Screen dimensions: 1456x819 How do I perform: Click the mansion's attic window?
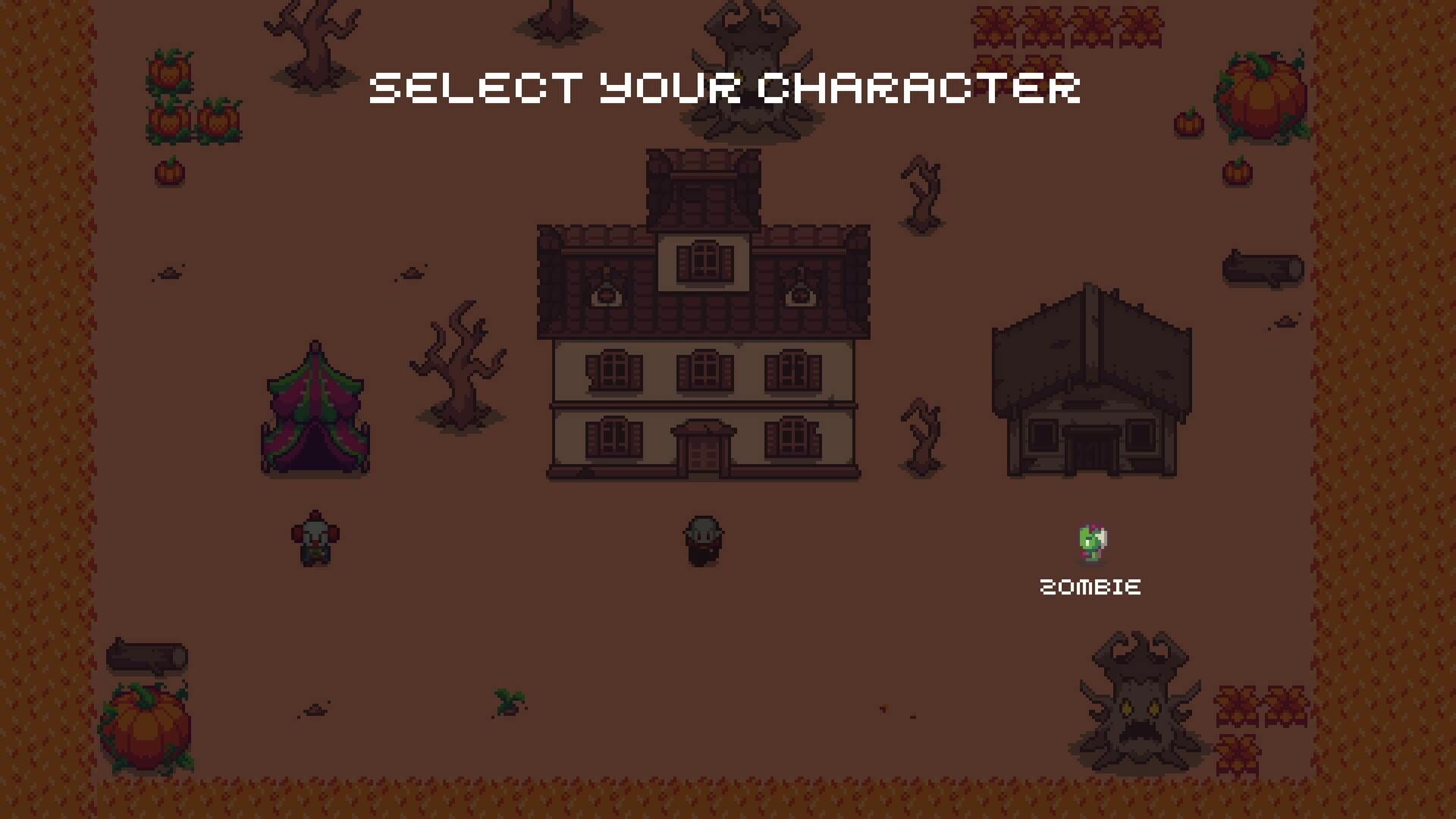(704, 260)
